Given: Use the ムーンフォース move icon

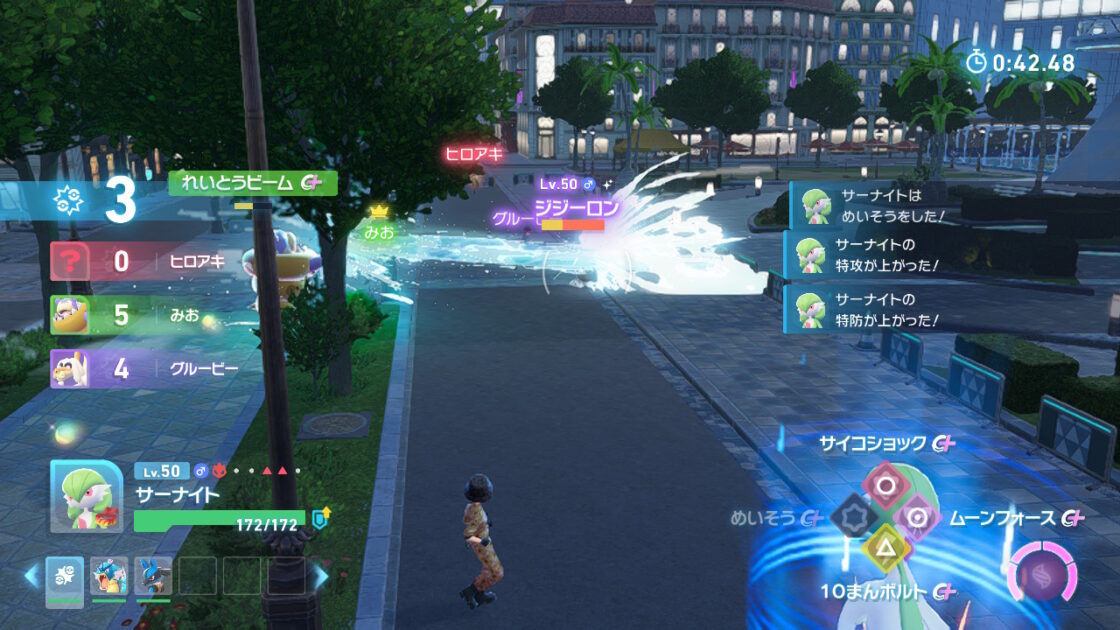Looking at the screenshot, I should (x=918, y=517).
